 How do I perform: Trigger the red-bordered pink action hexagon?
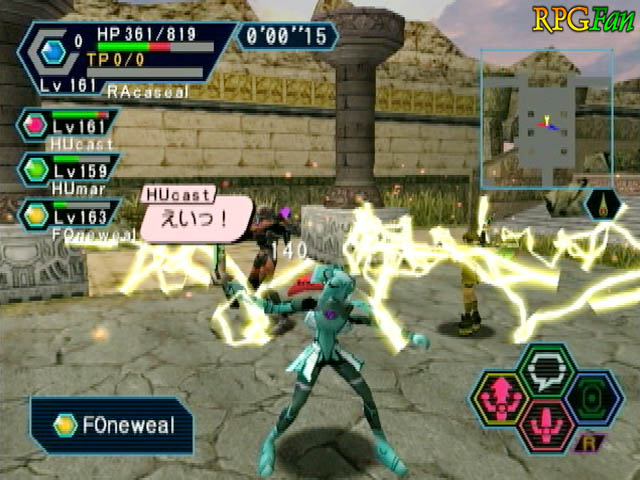pos(546,423)
